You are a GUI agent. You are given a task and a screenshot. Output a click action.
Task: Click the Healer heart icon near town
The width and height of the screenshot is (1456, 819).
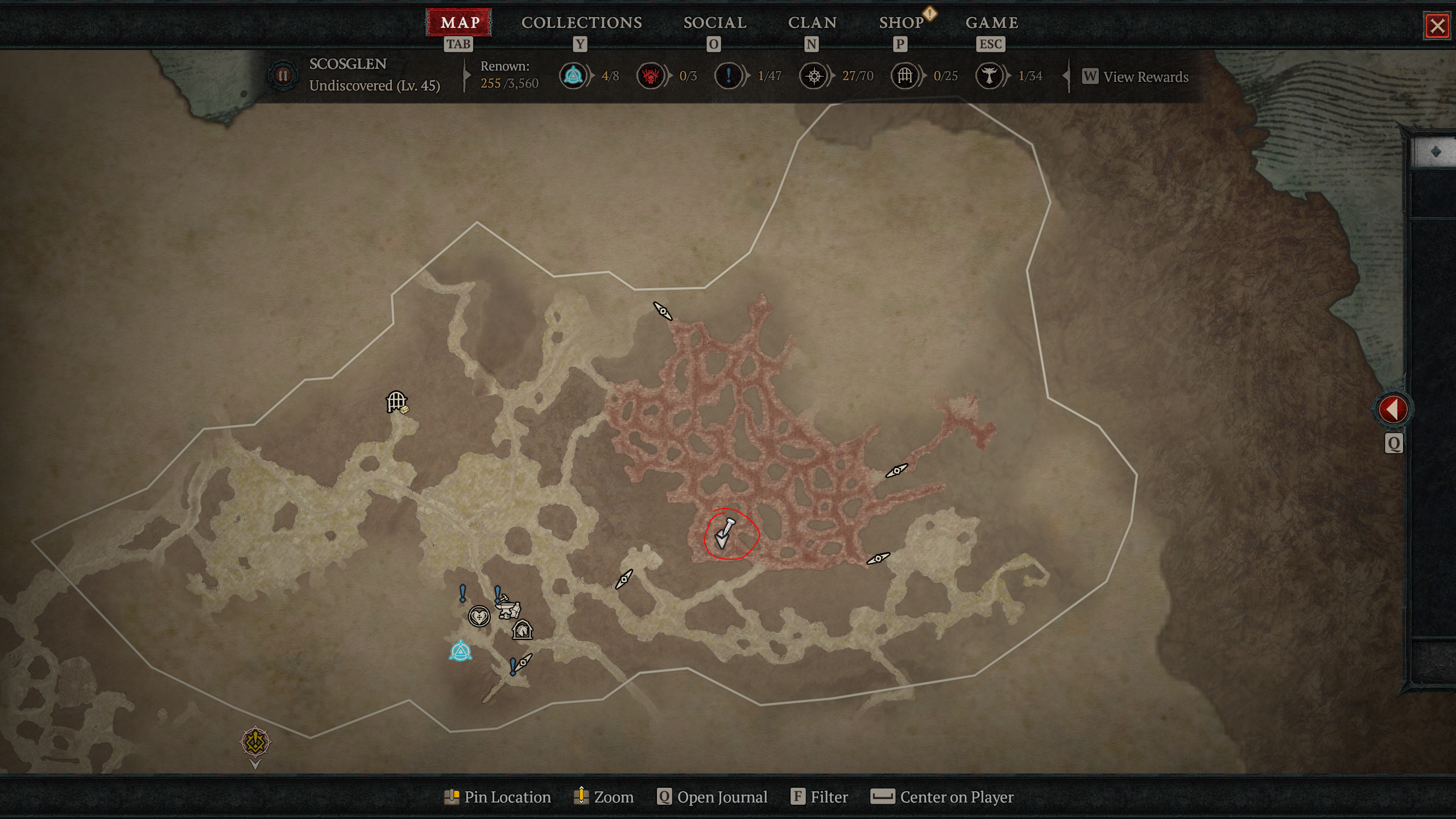[479, 616]
